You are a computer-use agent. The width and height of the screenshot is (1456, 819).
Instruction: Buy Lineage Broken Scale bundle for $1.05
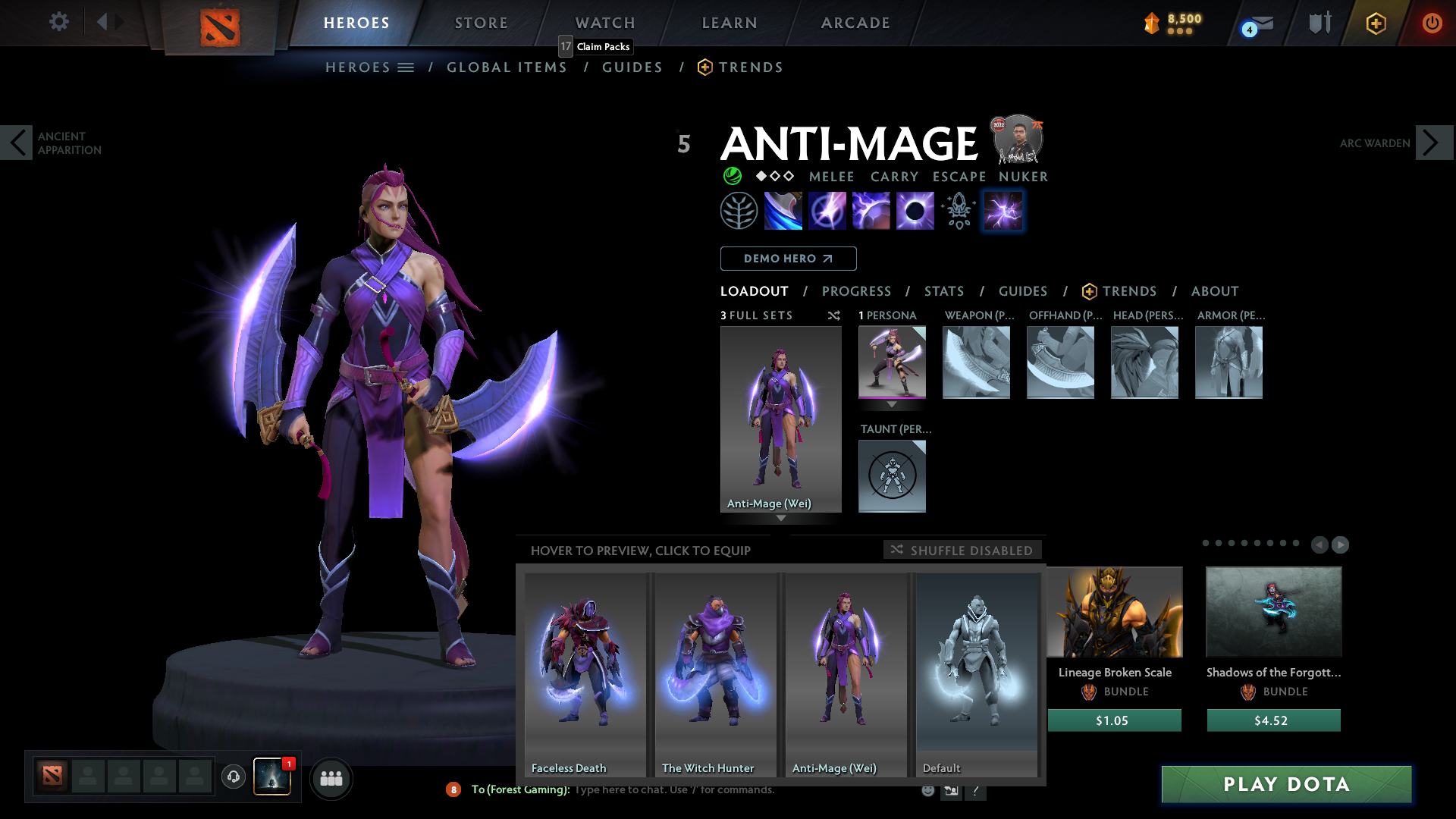(x=1114, y=720)
